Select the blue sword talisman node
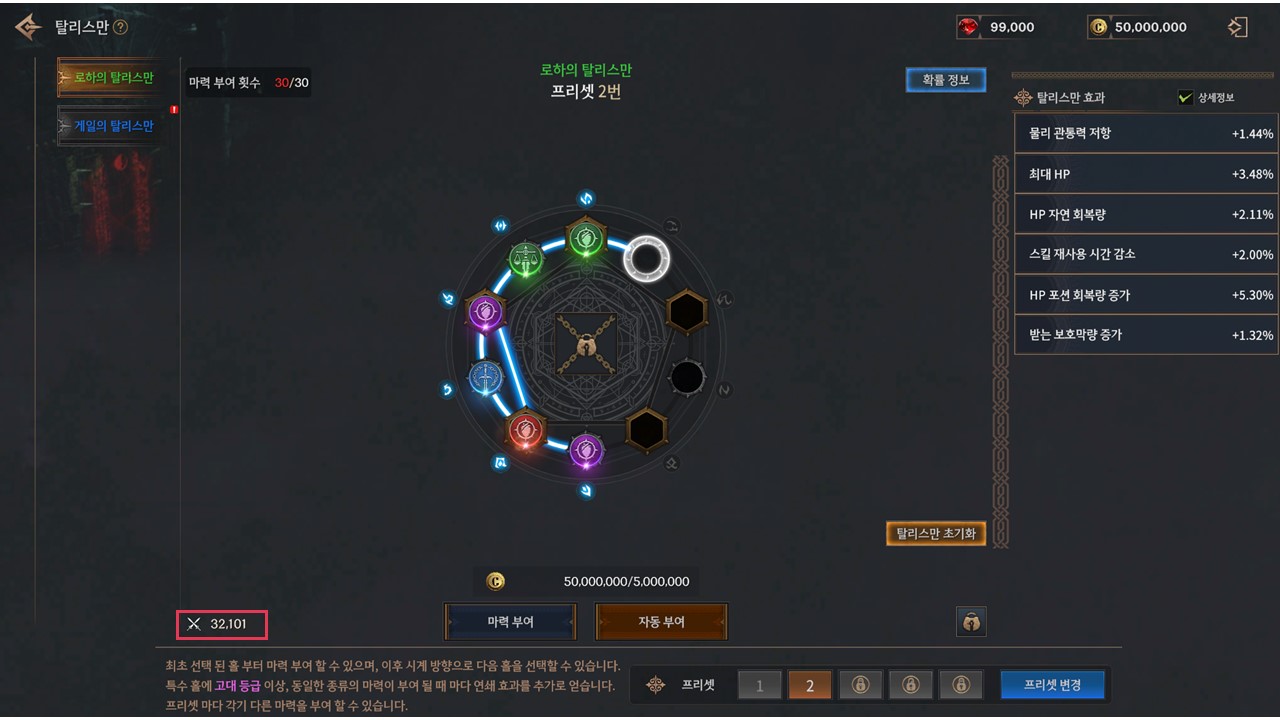This screenshot has width=1280, height=720. (486, 377)
